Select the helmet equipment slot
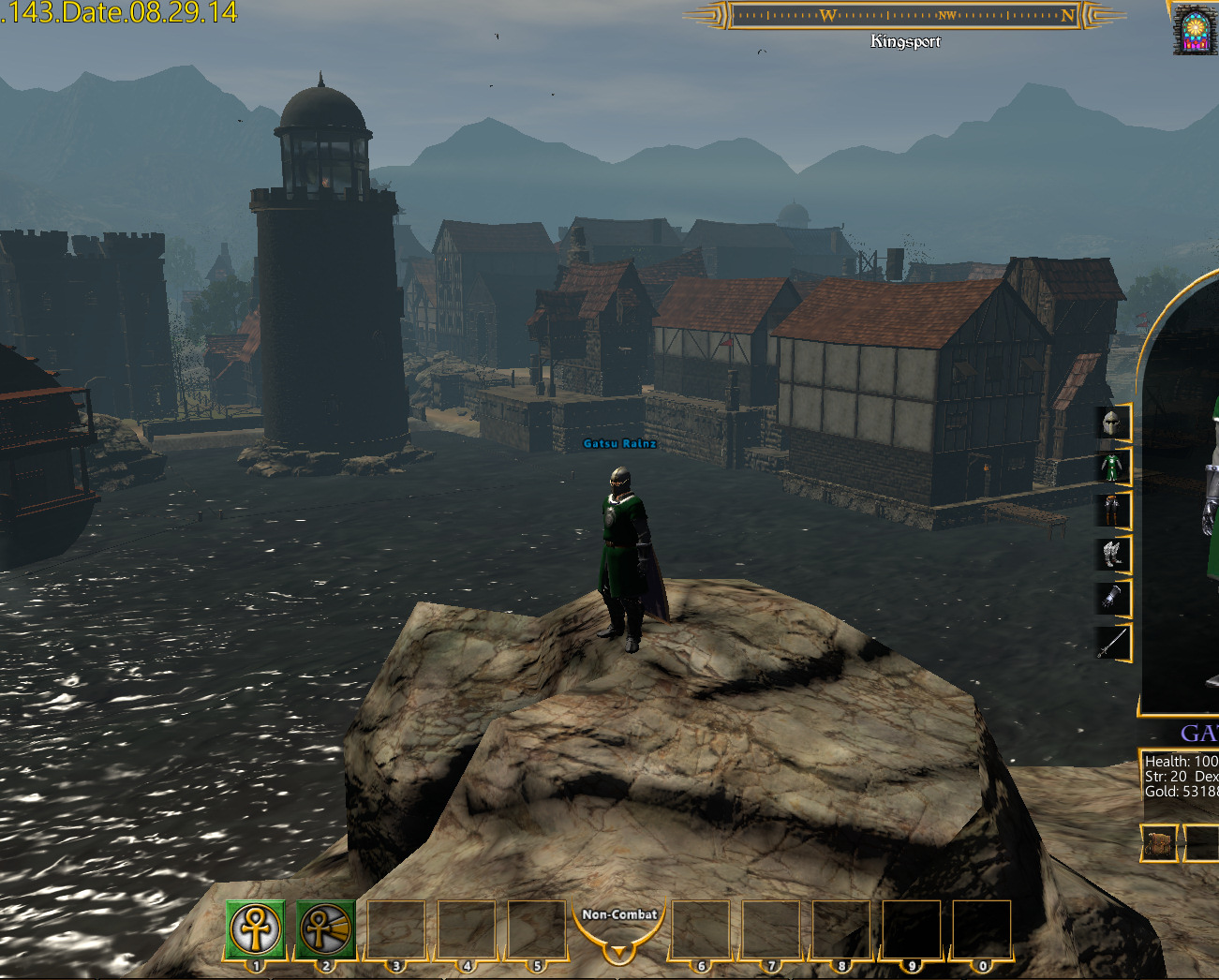The image size is (1219, 980). point(1112,423)
